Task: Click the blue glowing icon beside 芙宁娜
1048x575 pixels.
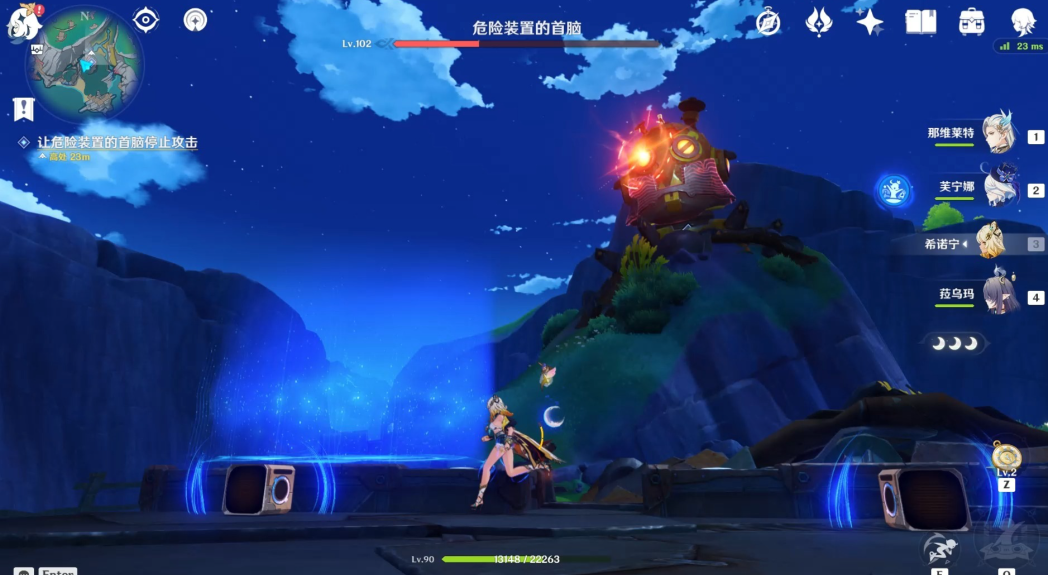Action: 893,189
